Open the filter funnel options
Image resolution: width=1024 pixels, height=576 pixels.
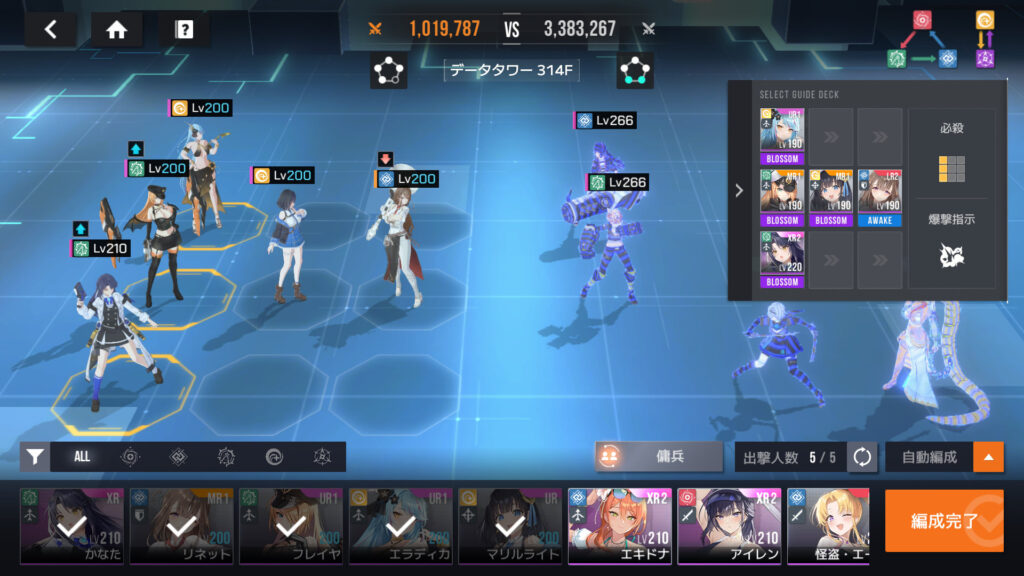click(x=35, y=457)
